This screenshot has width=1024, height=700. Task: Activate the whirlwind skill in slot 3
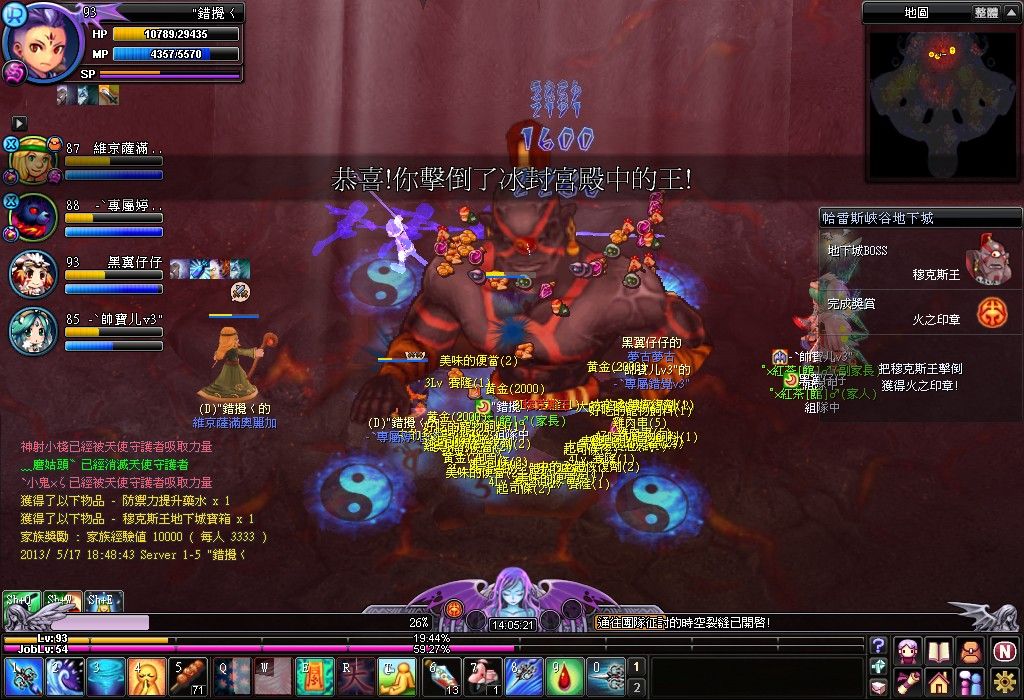(104, 676)
